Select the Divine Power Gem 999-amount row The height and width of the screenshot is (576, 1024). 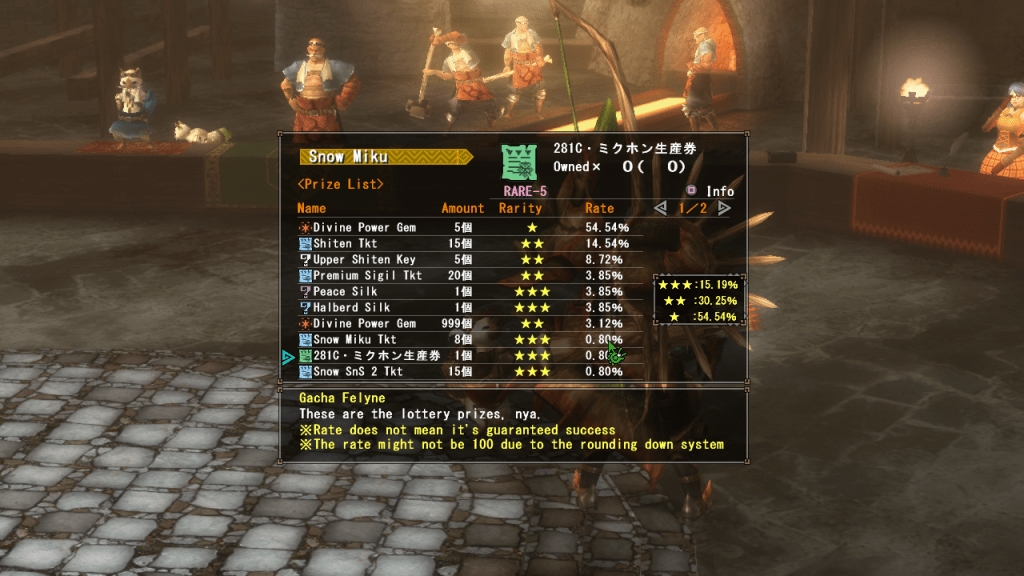pyautogui.click(x=364, y=324)
